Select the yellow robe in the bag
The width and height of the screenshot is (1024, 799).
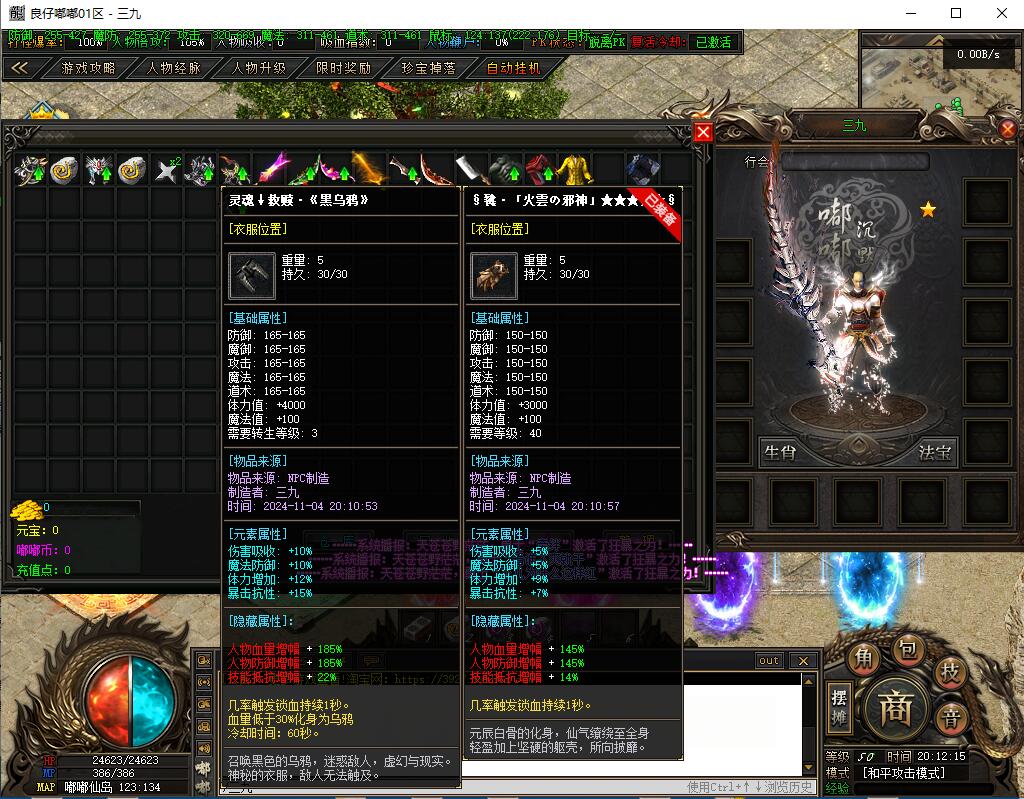[573, 170]
